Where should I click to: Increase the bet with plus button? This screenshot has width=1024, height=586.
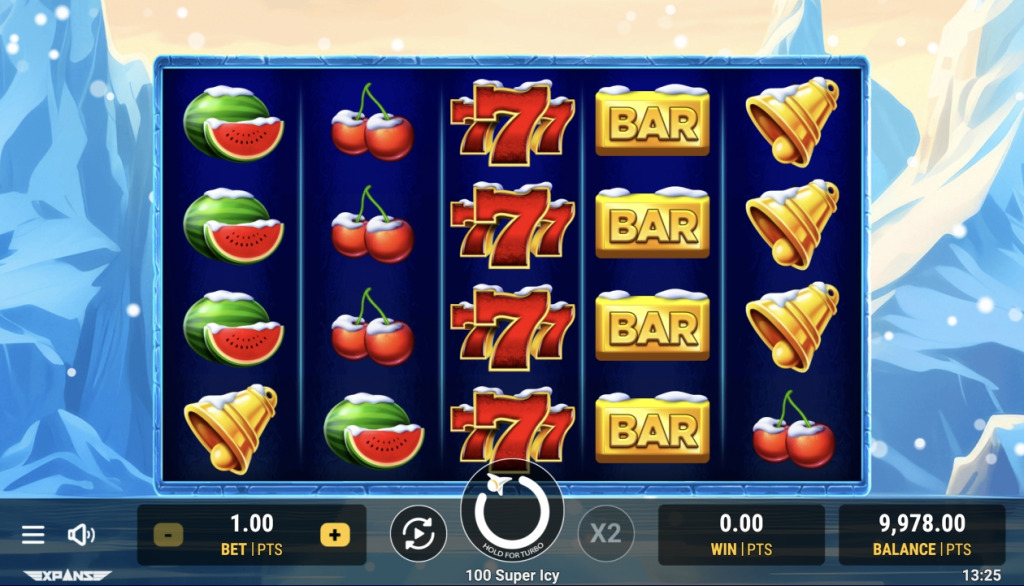coord(334,535)
